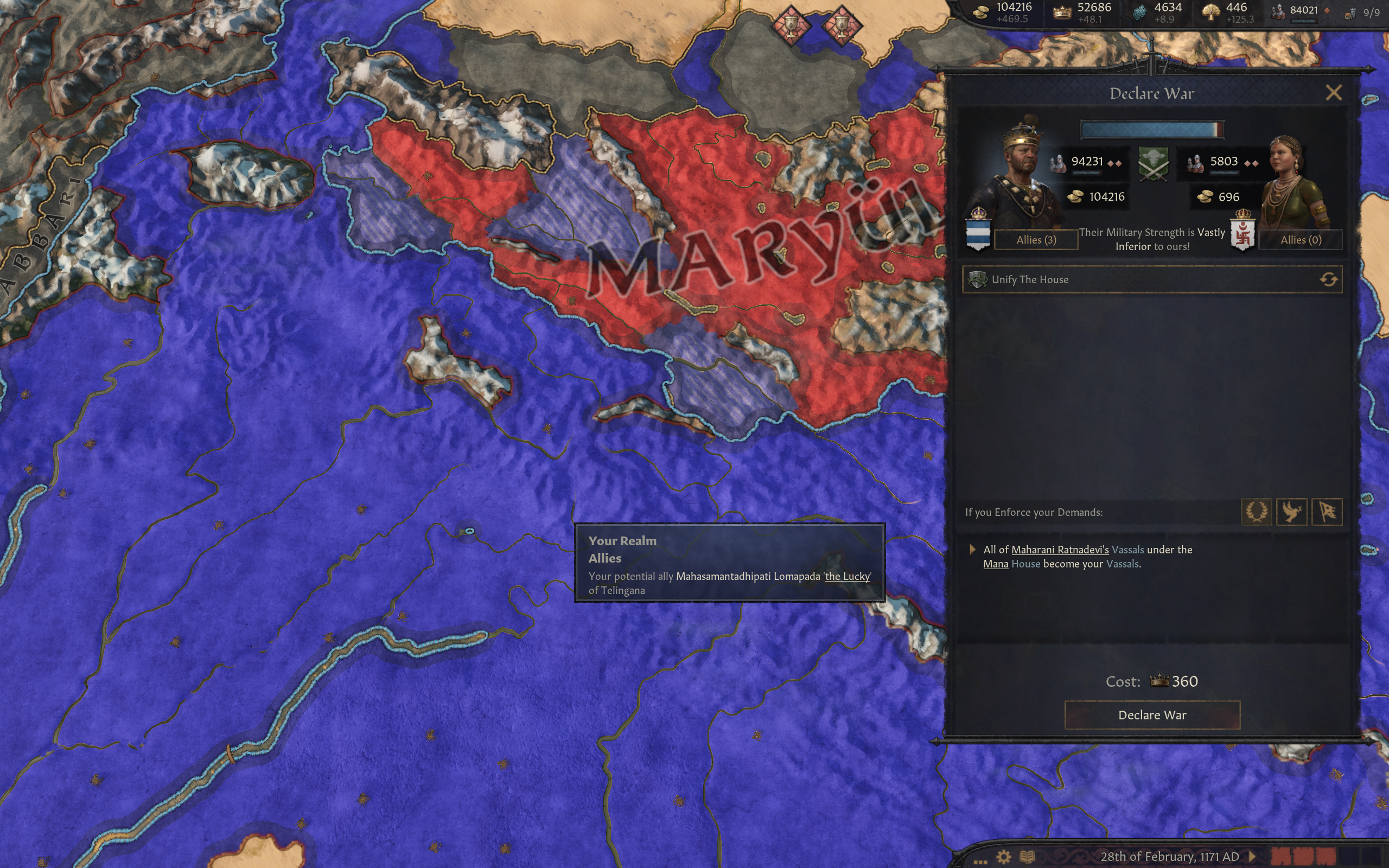This screenshot has width=1389, height=868.
Task: Open the defender's Allies (0) list
Action: coord(1300,239)
